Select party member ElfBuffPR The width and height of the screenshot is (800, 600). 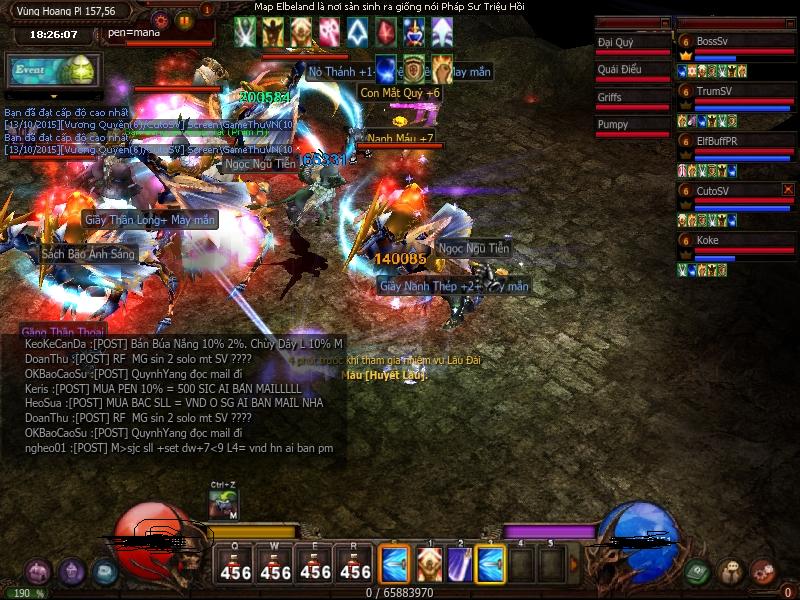coord(716,141)
